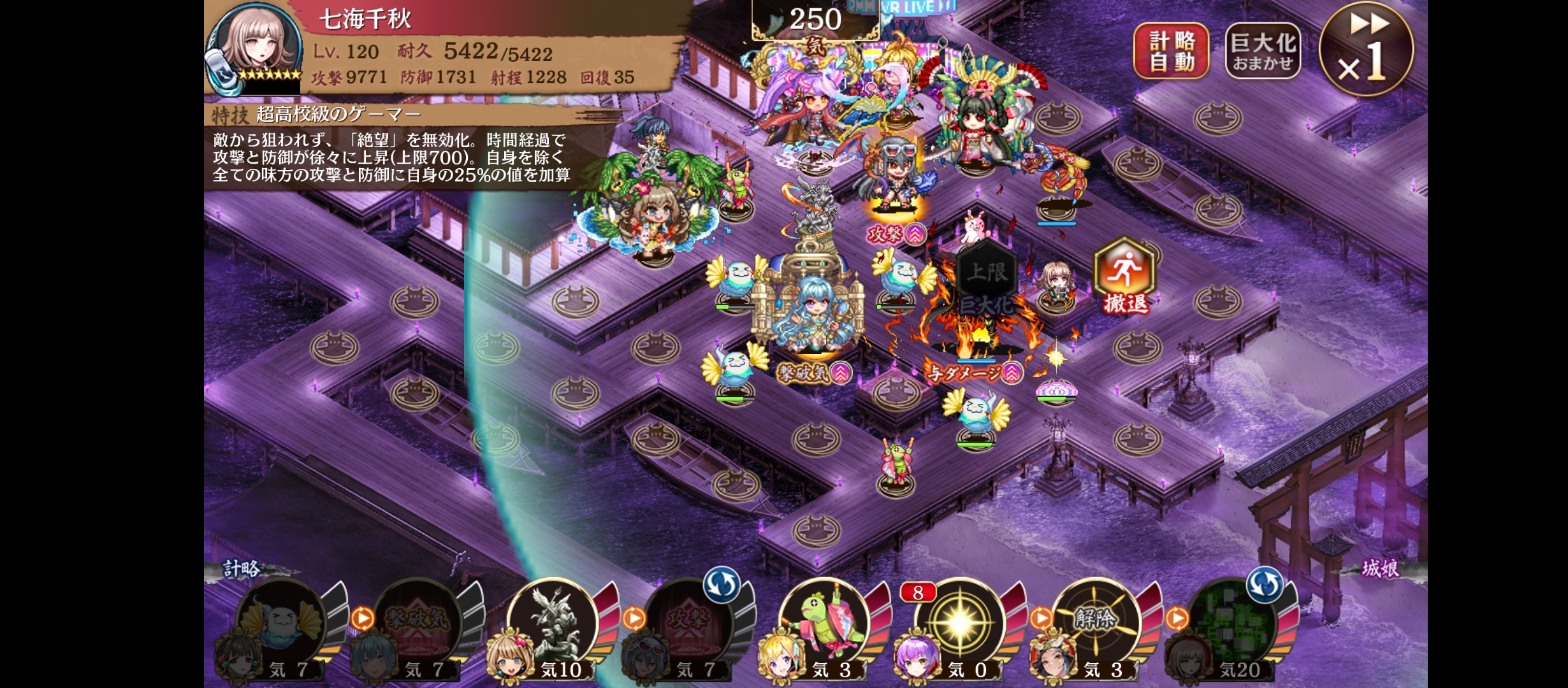Toggle the 計略自動 auto-stratagem button
This screenshot has height=688, width=1568.
click(x=1171, y=51)
